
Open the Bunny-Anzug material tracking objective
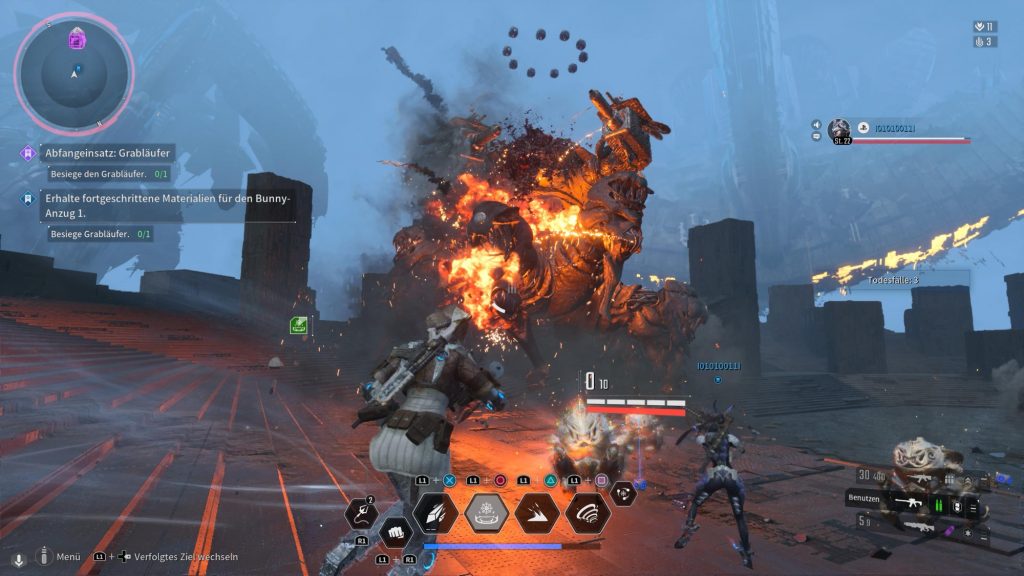[167, 205]
